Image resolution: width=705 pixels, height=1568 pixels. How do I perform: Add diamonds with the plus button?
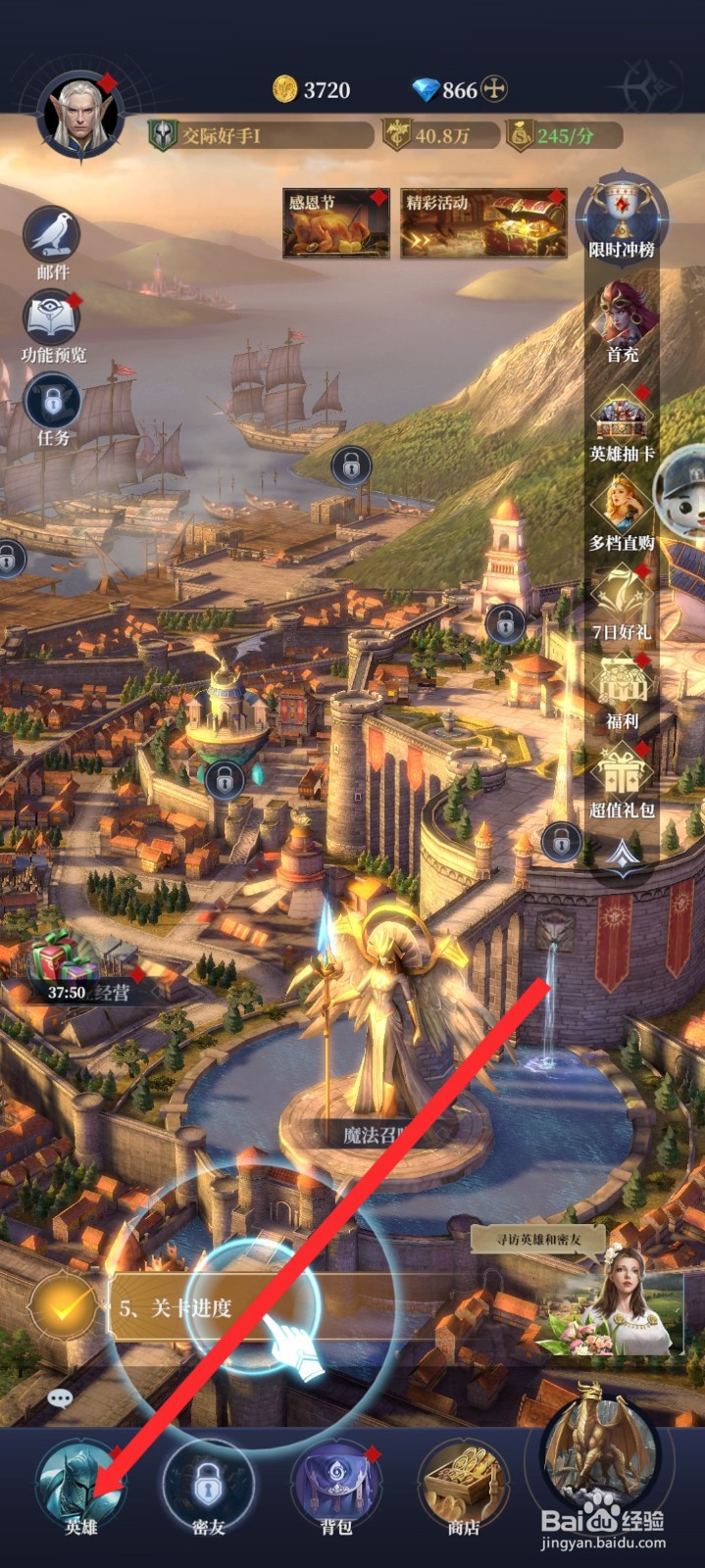[496, 90]
